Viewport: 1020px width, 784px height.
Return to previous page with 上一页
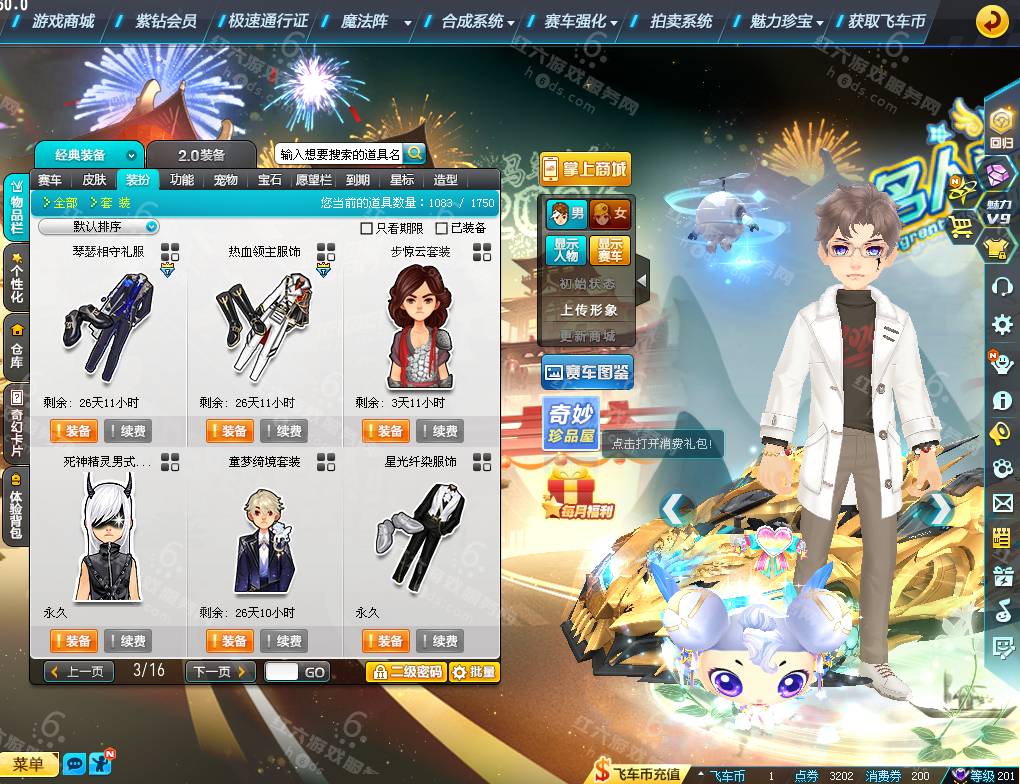point(76,672)
